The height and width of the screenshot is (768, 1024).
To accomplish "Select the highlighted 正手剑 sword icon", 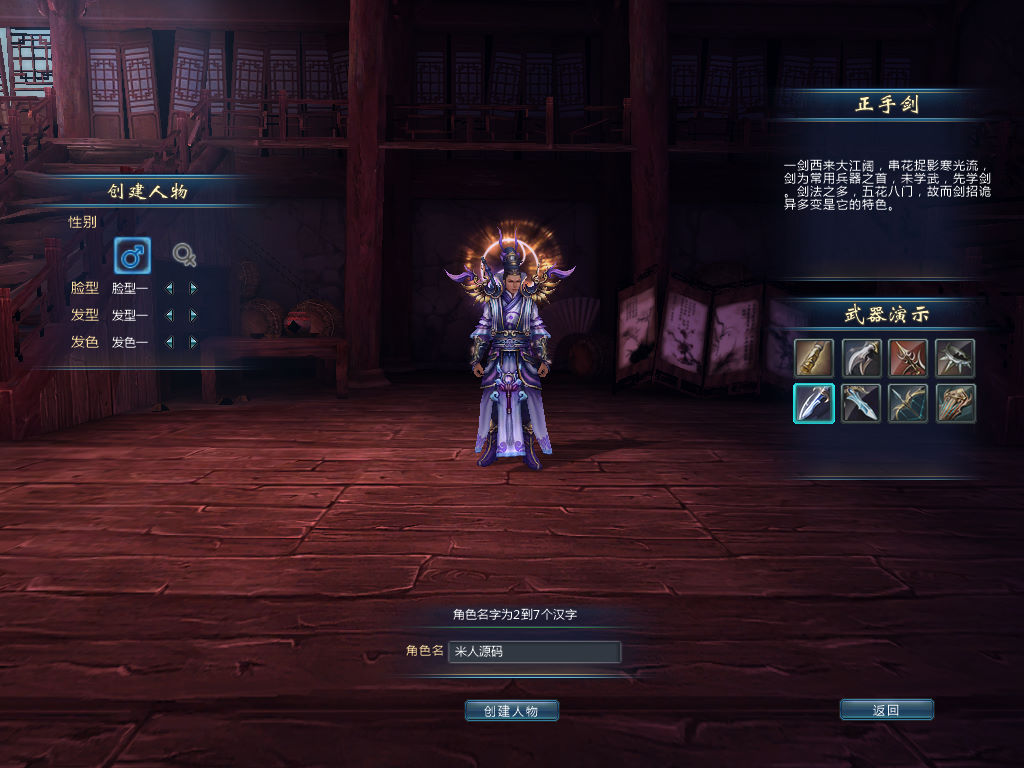I will point(814,403).
